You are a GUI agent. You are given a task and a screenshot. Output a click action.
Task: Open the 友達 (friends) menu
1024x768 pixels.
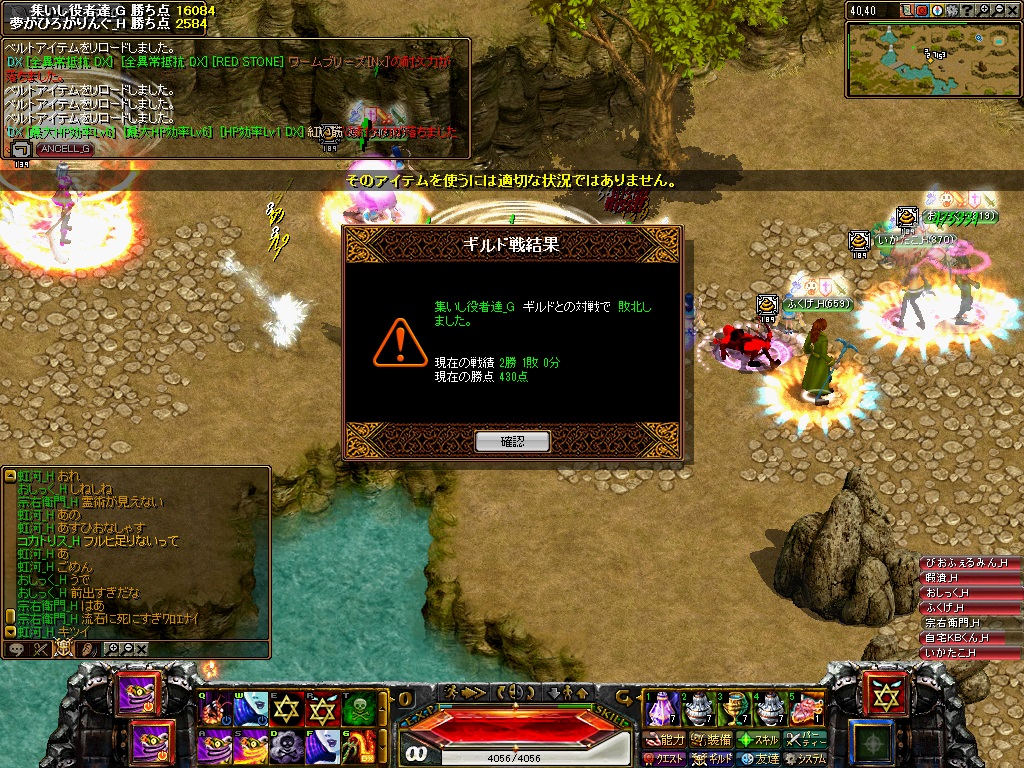pos(760,759)
